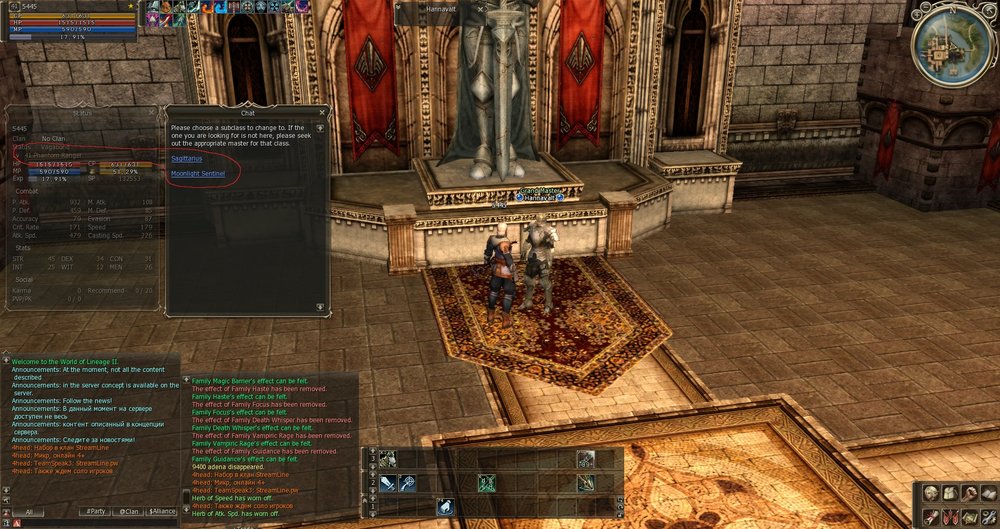1000x529 pixels.
Task: Switch to the #Party chat tab
Action: 95,512
